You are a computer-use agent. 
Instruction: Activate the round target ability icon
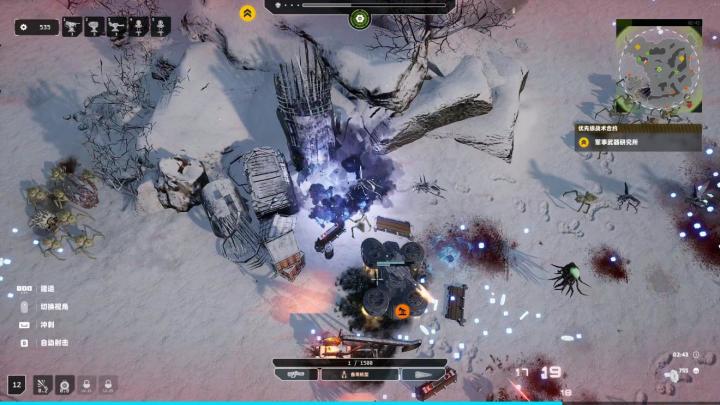[64, 383]
